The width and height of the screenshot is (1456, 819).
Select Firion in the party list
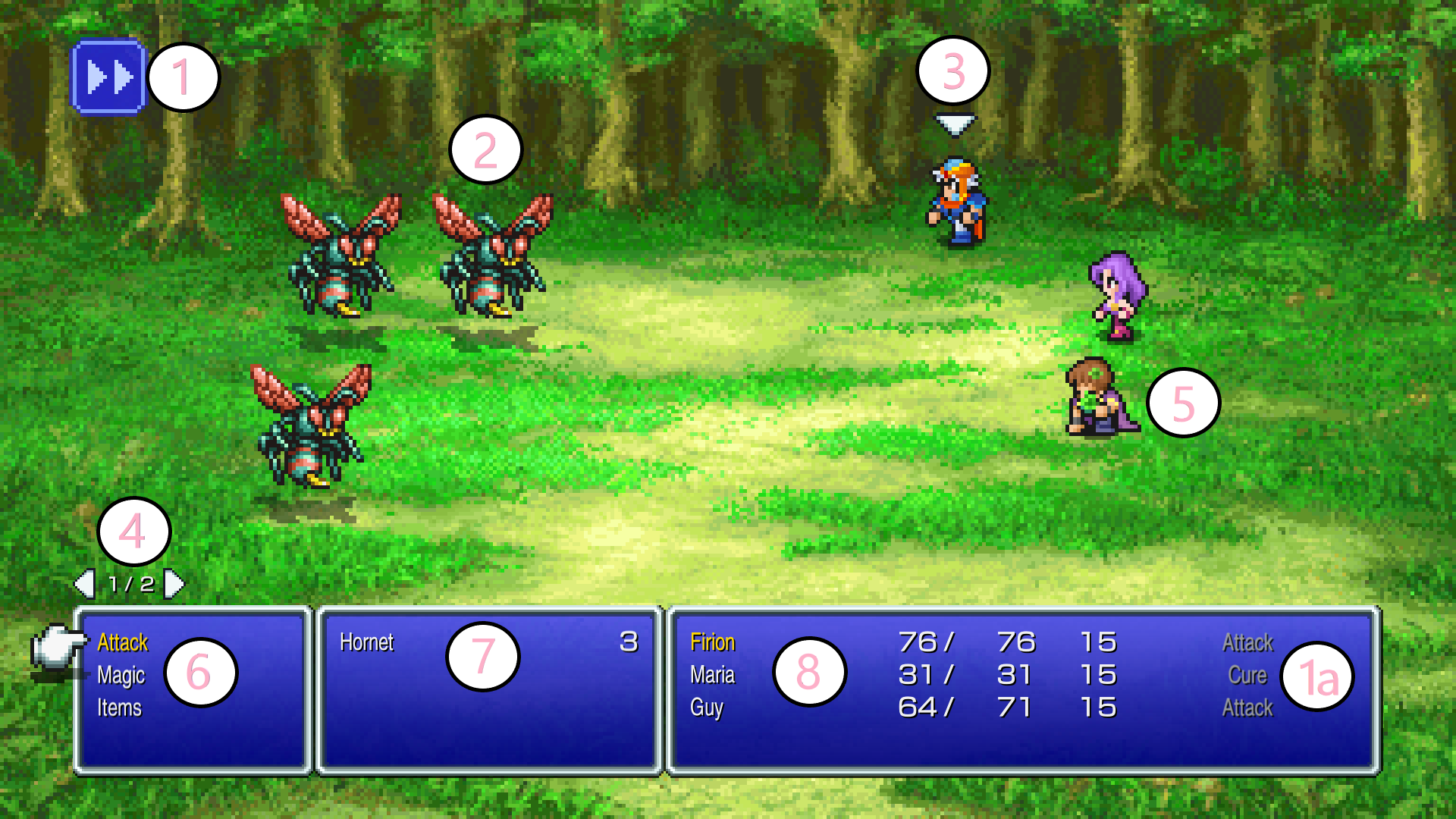click(712, 643)
